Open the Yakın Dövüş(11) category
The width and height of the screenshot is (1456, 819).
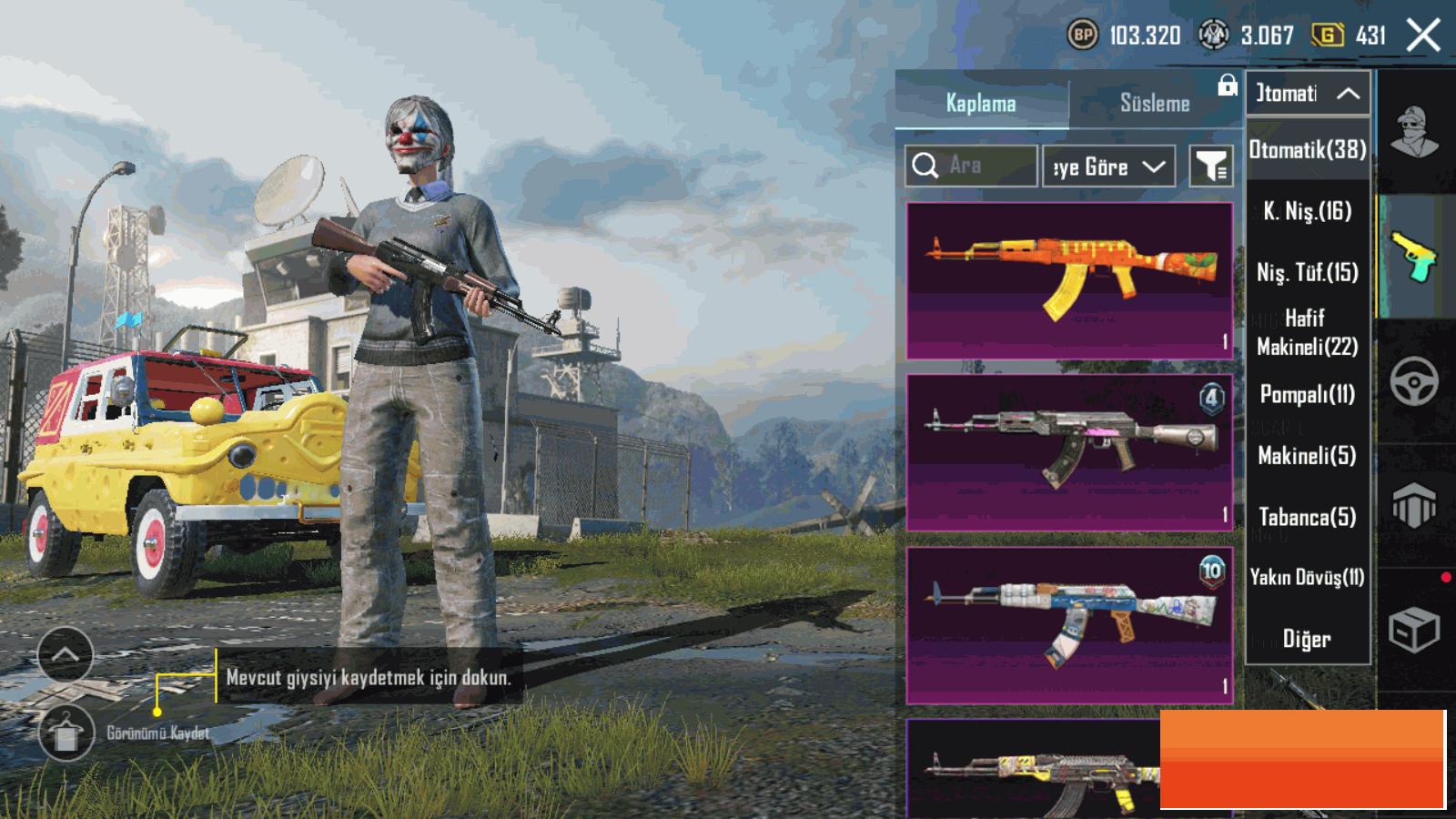click(1308, 577)
